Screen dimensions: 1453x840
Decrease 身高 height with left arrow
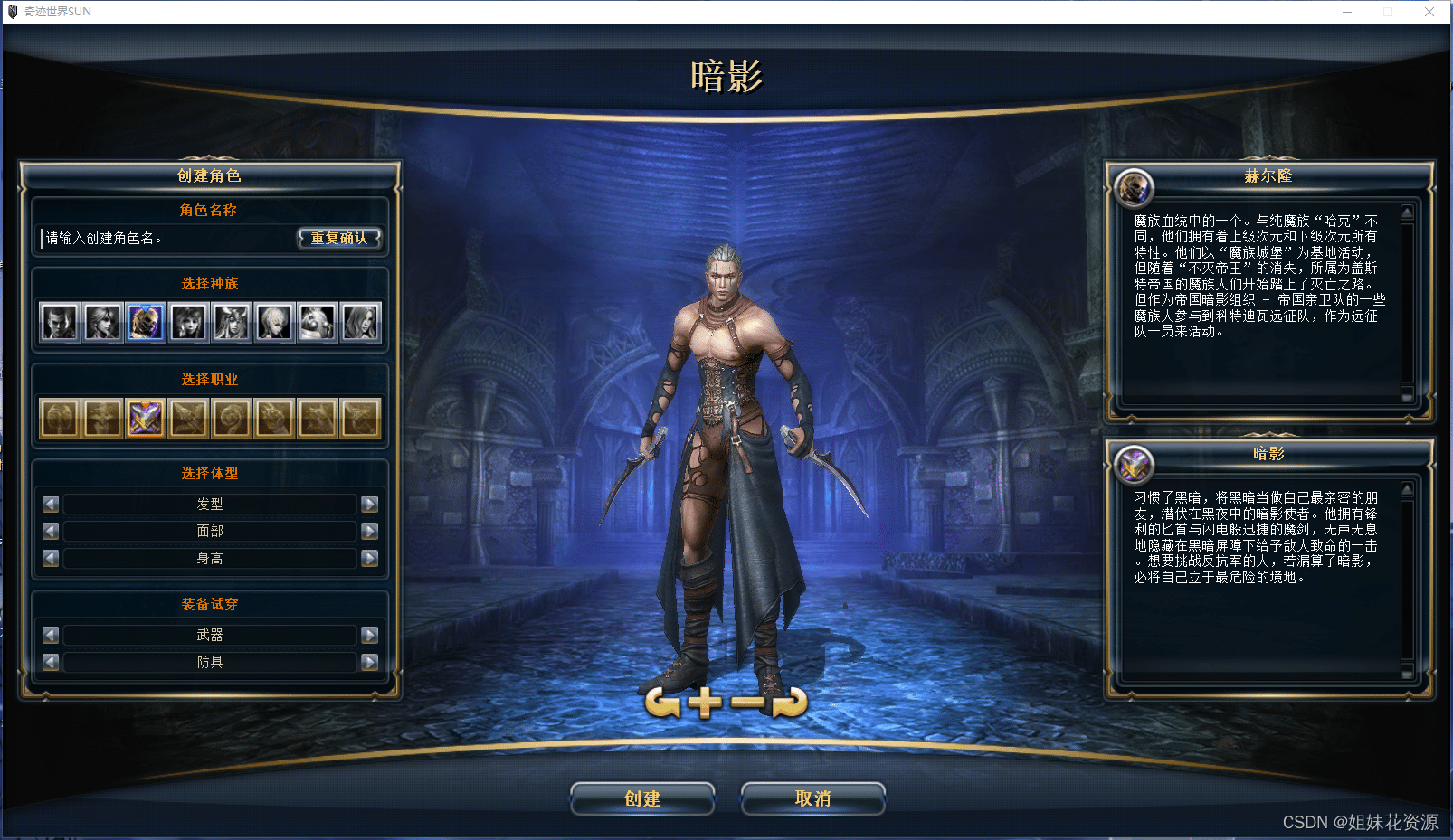click(51, 558)
